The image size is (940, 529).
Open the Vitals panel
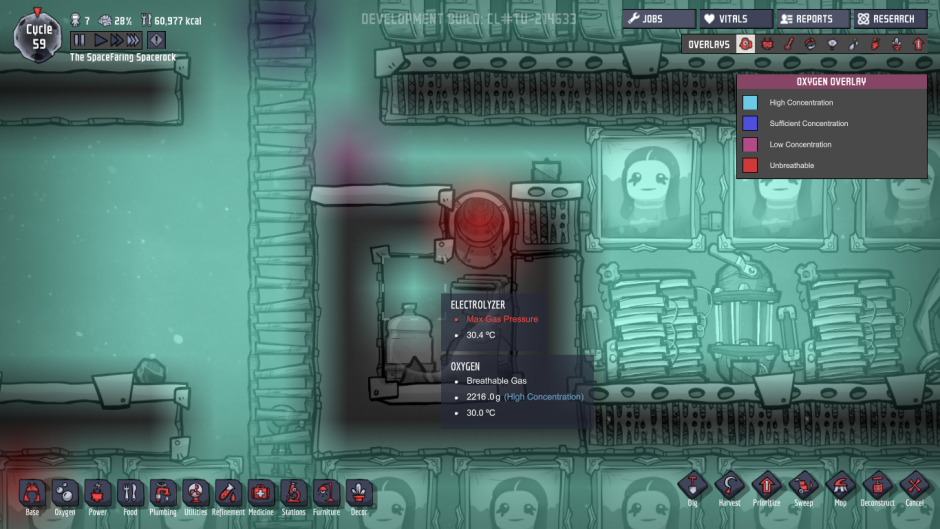(735, 19)
